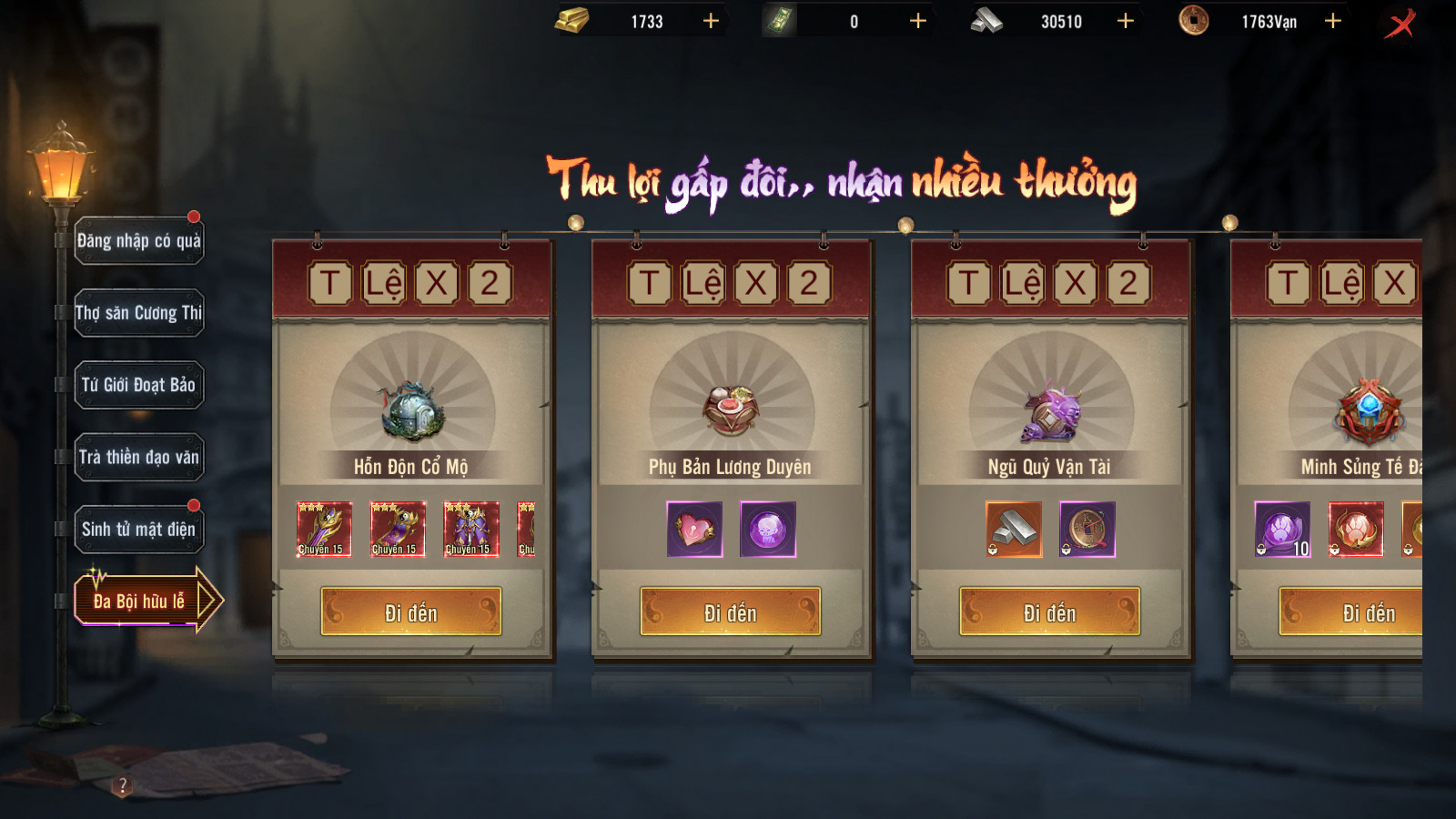Close the event screen with red X

tap(1401, 23)
